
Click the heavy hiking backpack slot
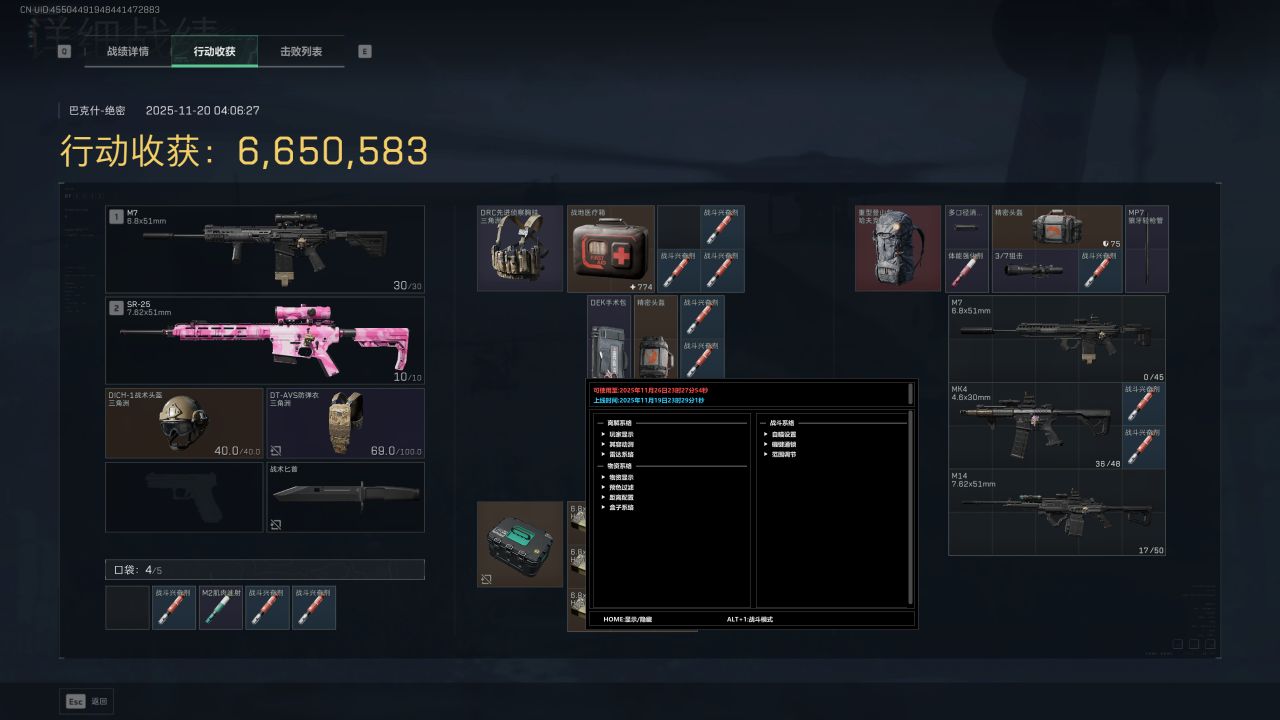click(x=898, y=249)
